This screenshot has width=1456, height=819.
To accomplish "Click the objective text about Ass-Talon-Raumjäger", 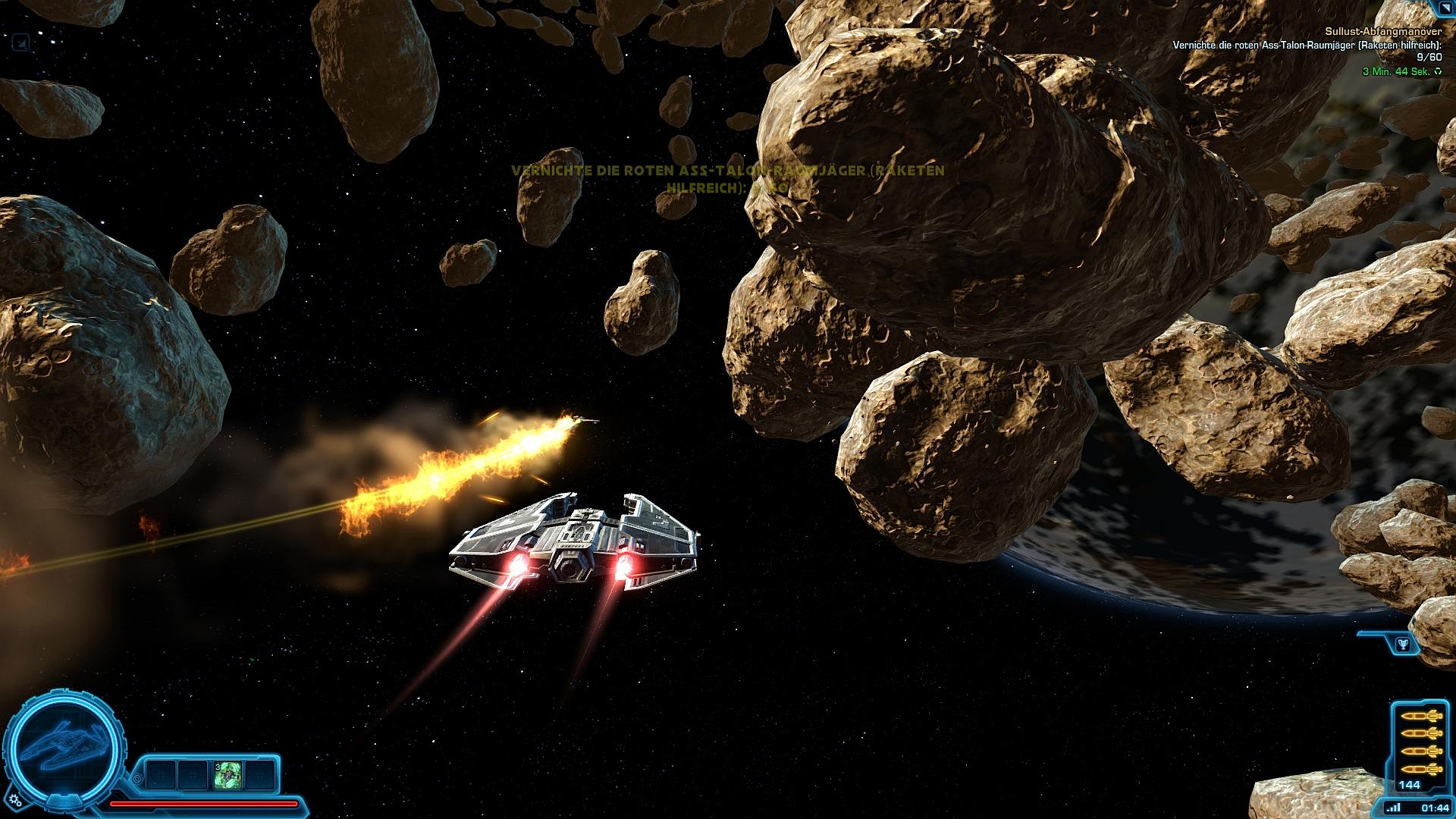I will tap(1307, 45).
